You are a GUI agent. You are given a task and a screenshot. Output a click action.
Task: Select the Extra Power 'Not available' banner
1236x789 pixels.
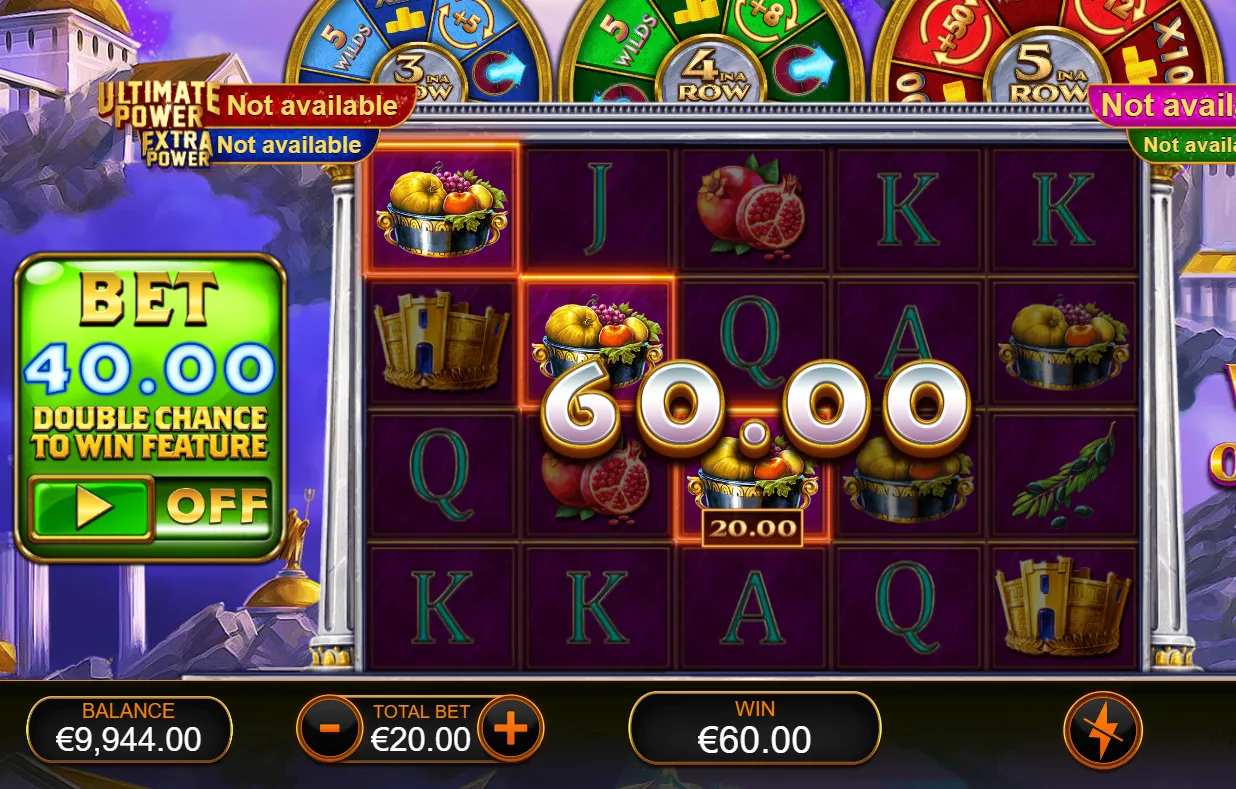[x=288, y=145]
